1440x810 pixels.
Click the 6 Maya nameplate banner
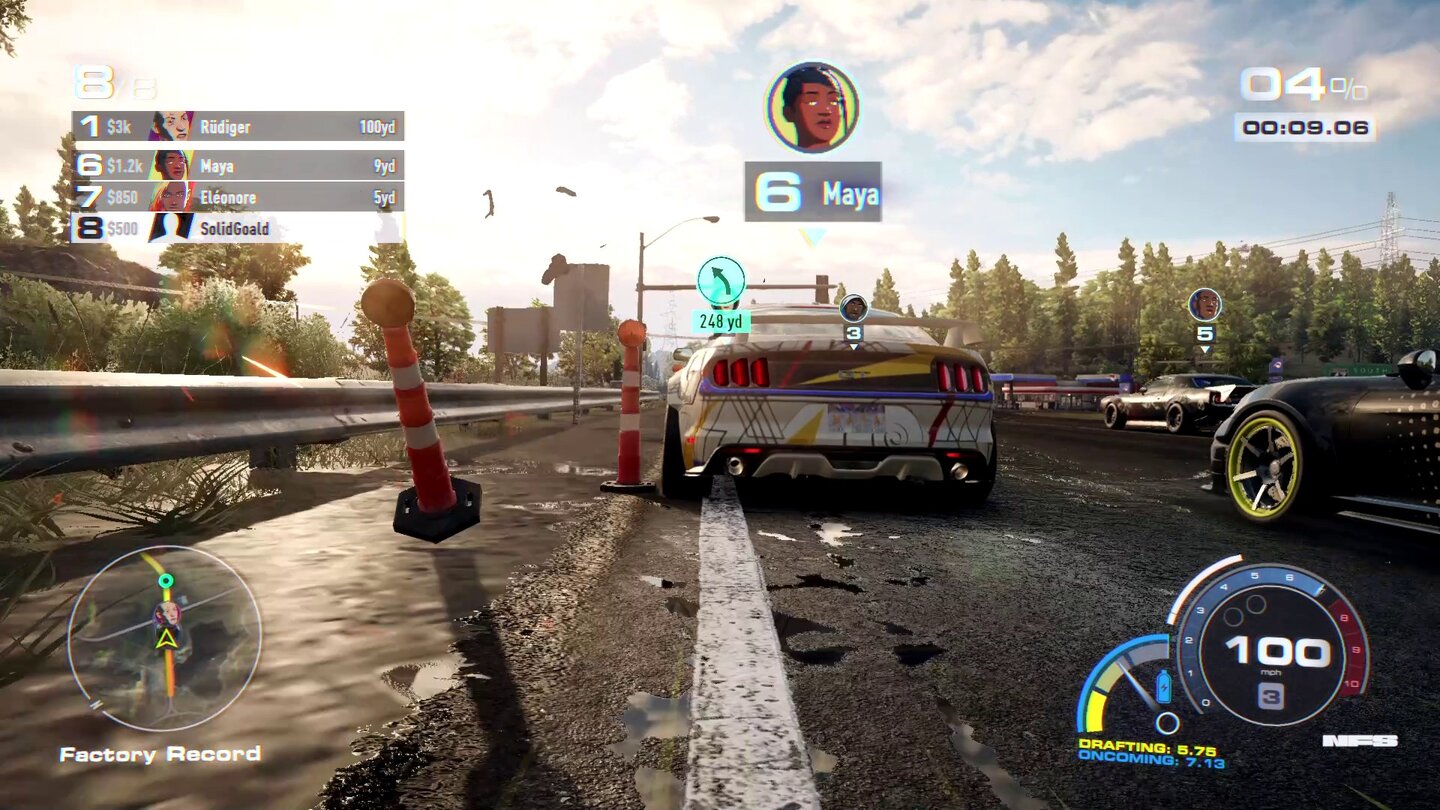pos(815,194)
